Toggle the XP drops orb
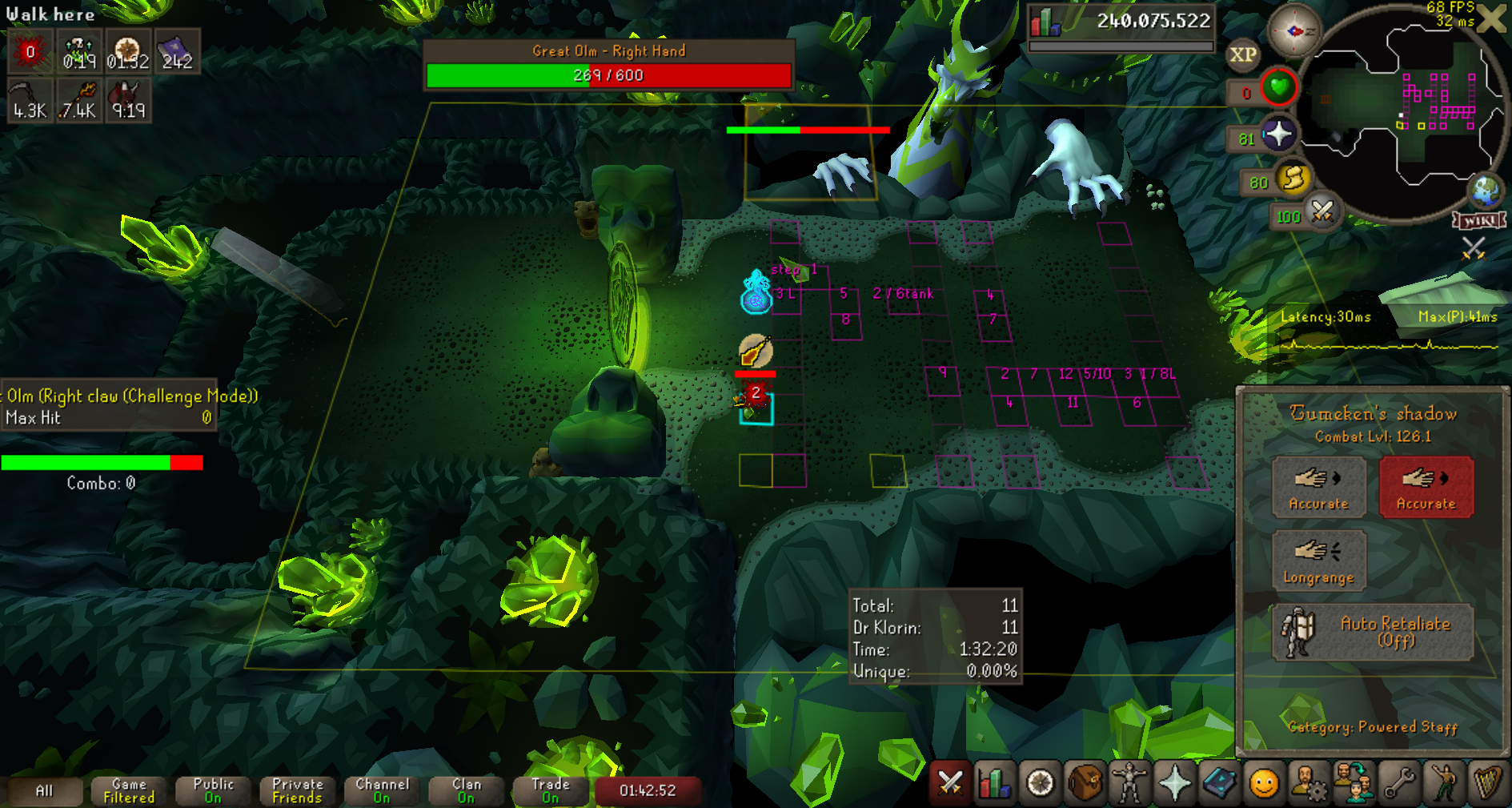Image resolution: width=1512 pixels, height=808 pixels. click(1242, 55)
